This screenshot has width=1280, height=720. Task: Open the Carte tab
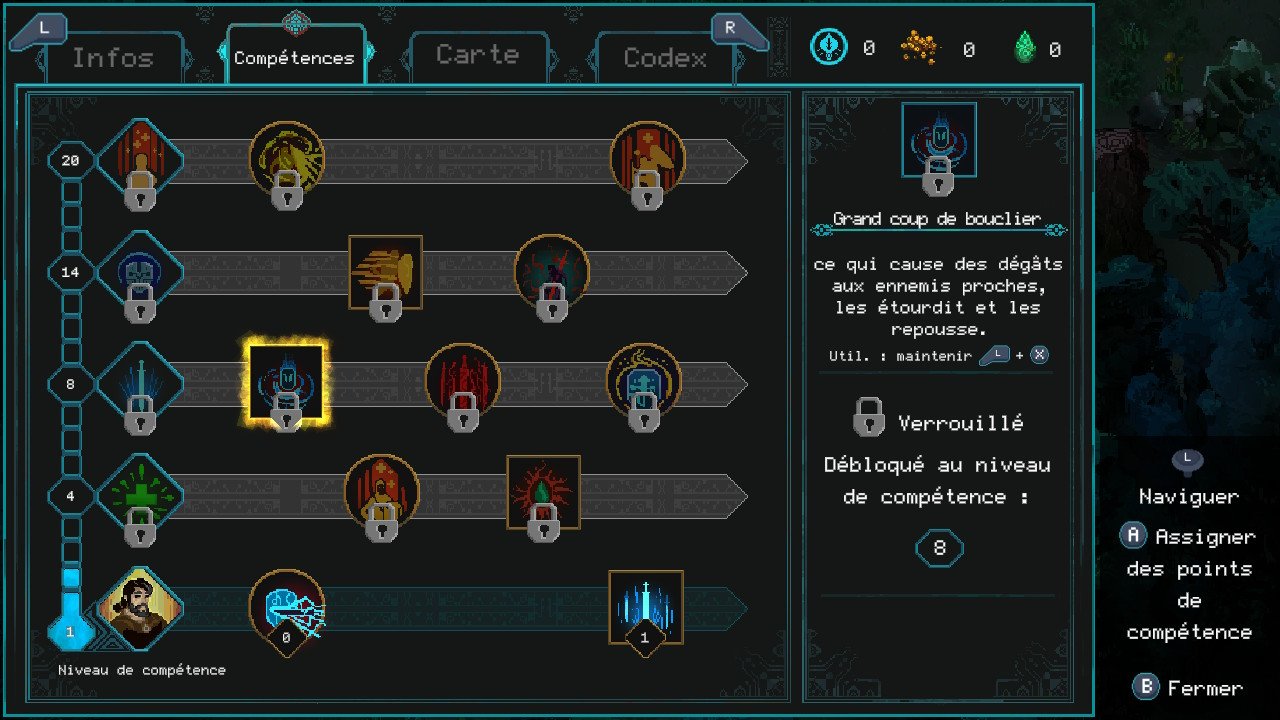click(x=477, y=55)
